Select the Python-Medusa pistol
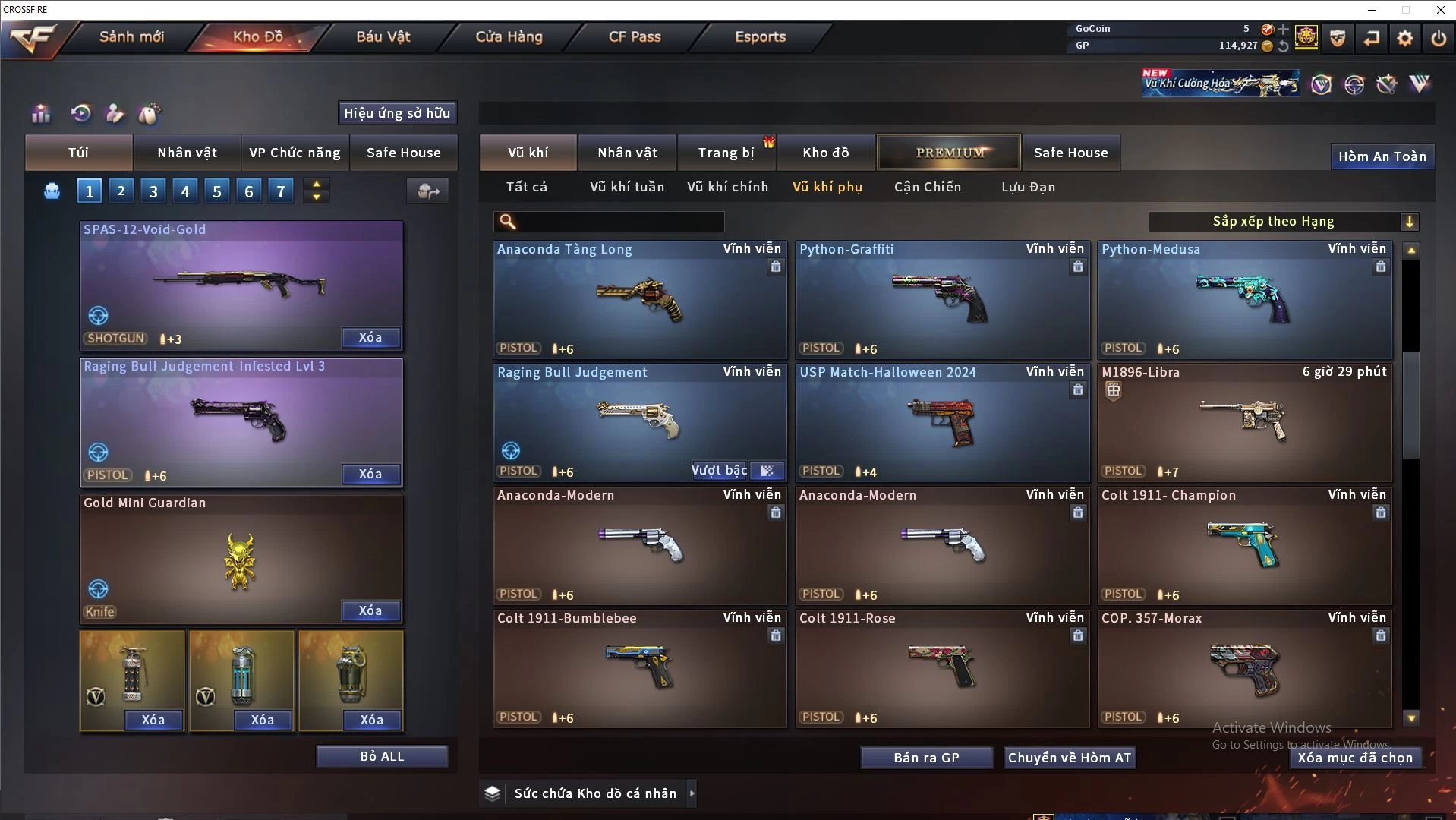Viewport: 1456px width, 820px height. tap(1244, 300)
